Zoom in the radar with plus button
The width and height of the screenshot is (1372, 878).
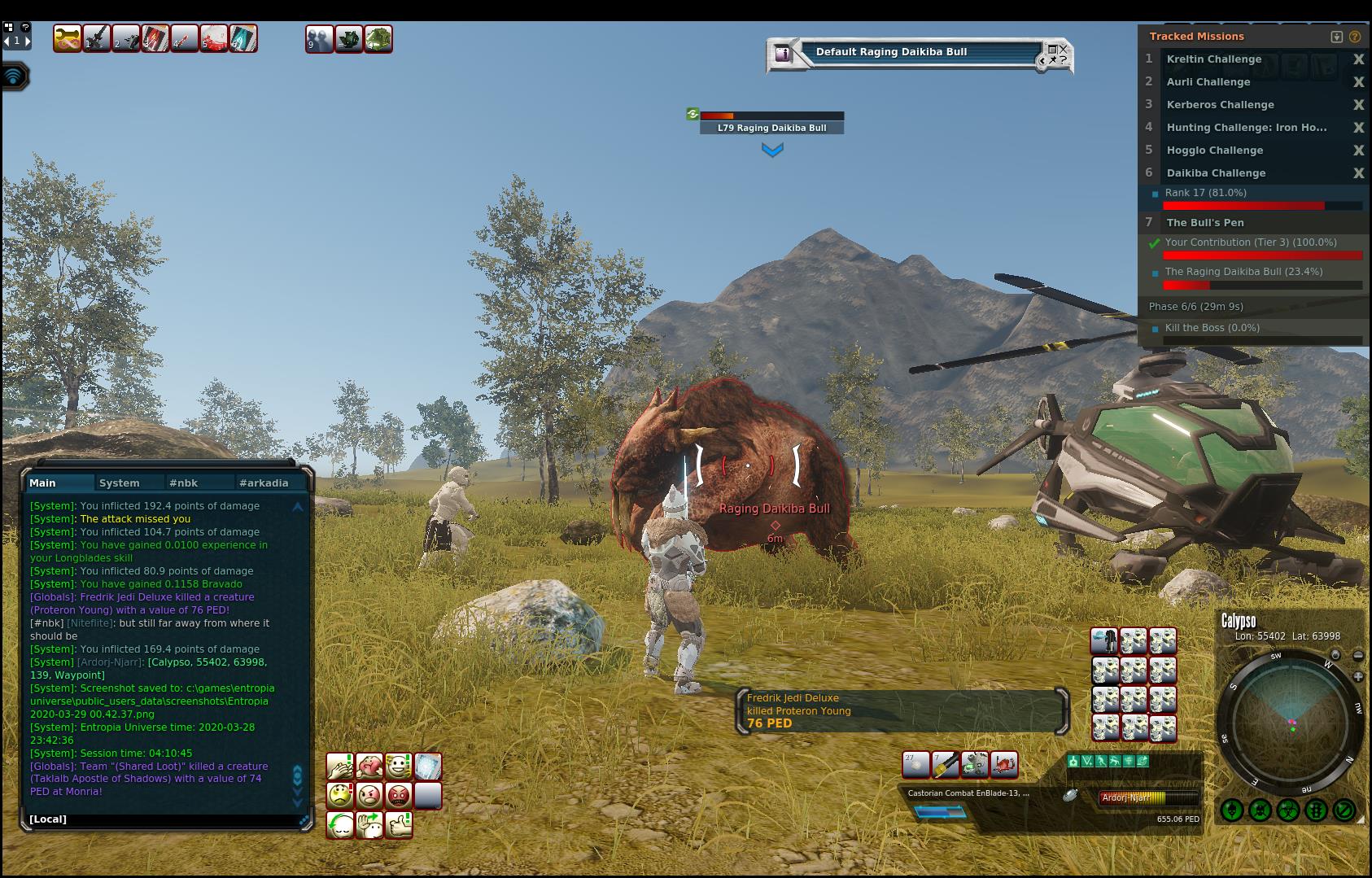[1358, 677]
